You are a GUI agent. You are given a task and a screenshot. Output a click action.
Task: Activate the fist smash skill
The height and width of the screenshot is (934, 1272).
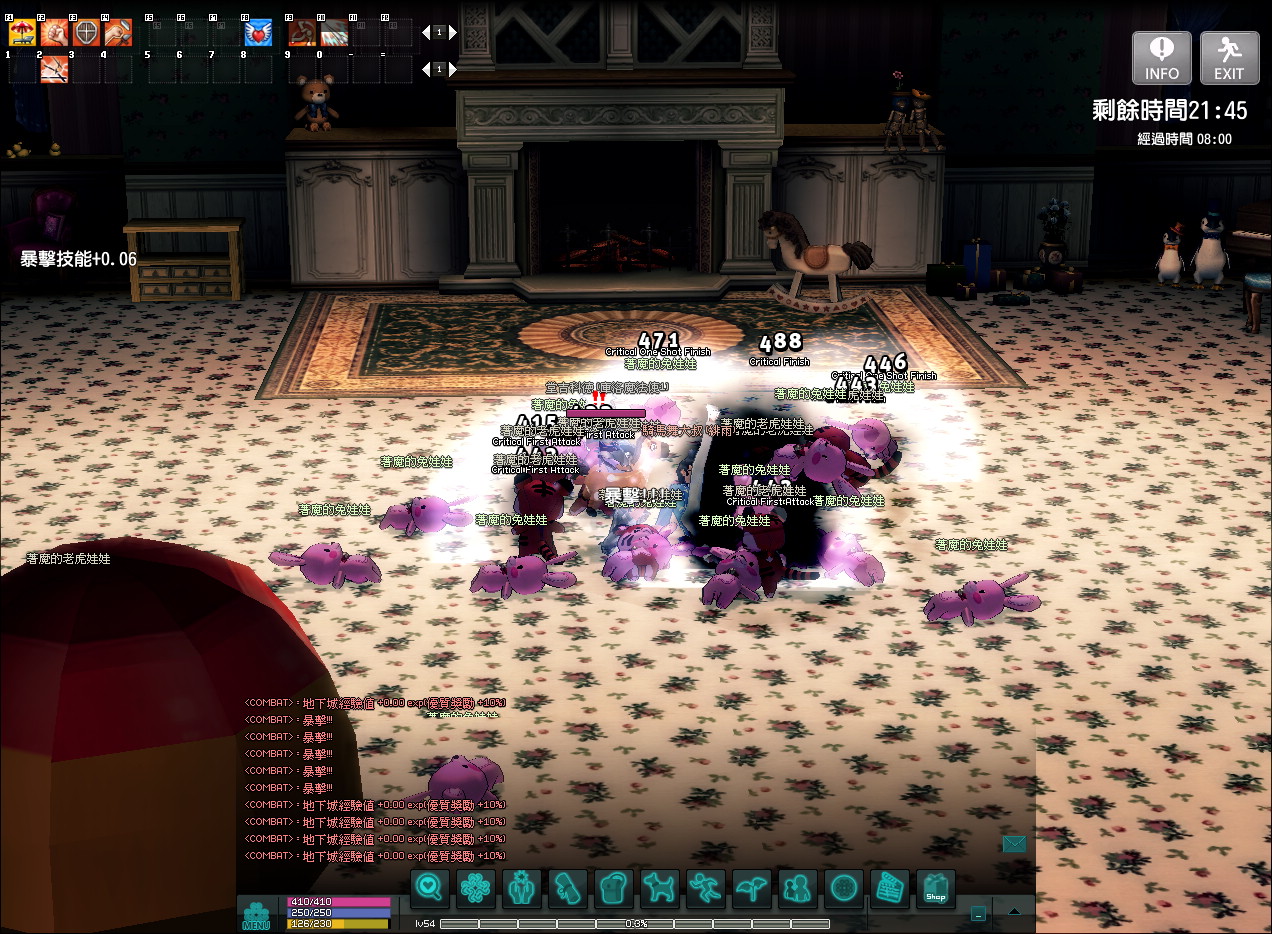click(x=54, y=33)
